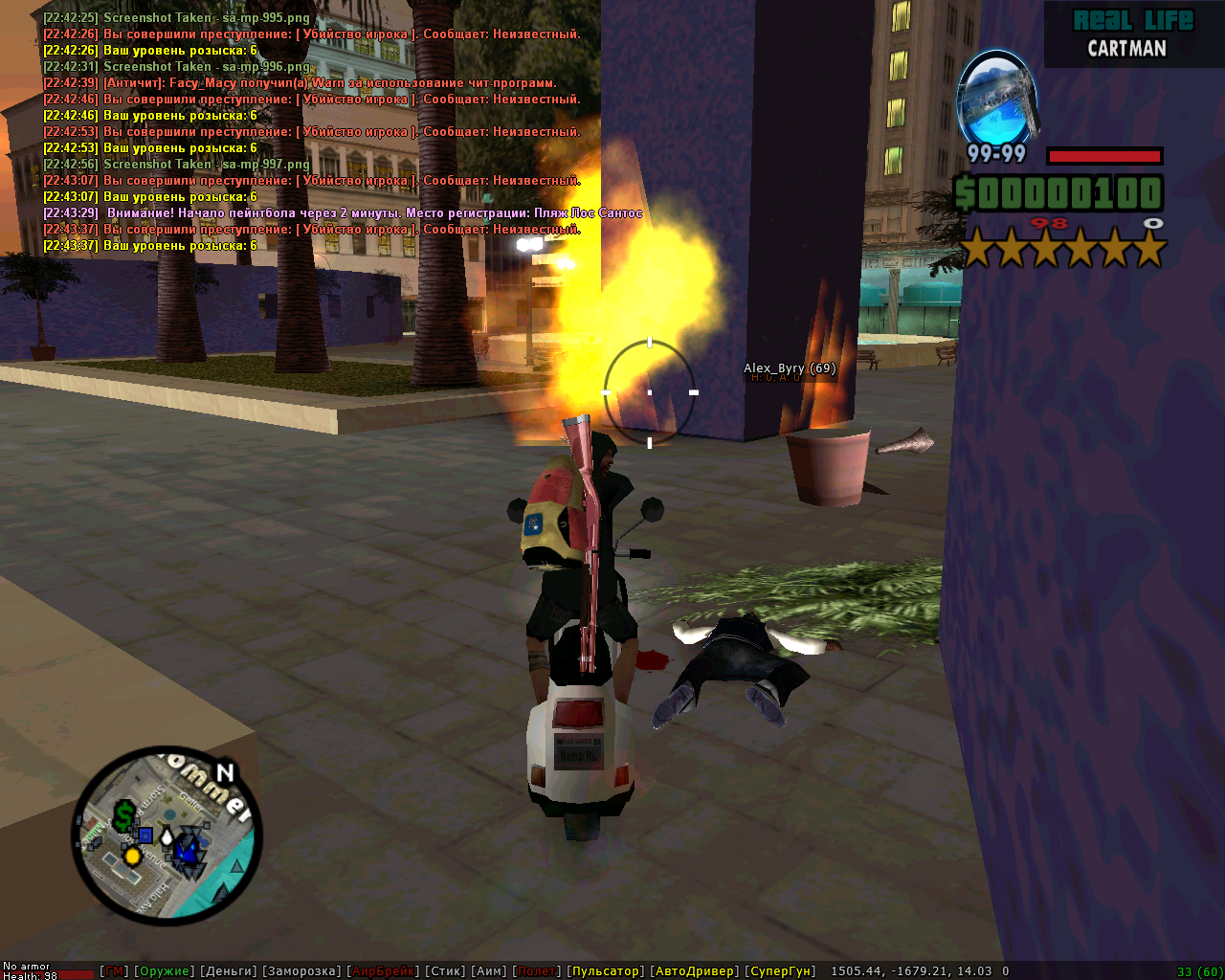Toggle the СуперГун option
Image resolution: width=1225 pixels, height=980 pixels.
(x=780, y=971)
